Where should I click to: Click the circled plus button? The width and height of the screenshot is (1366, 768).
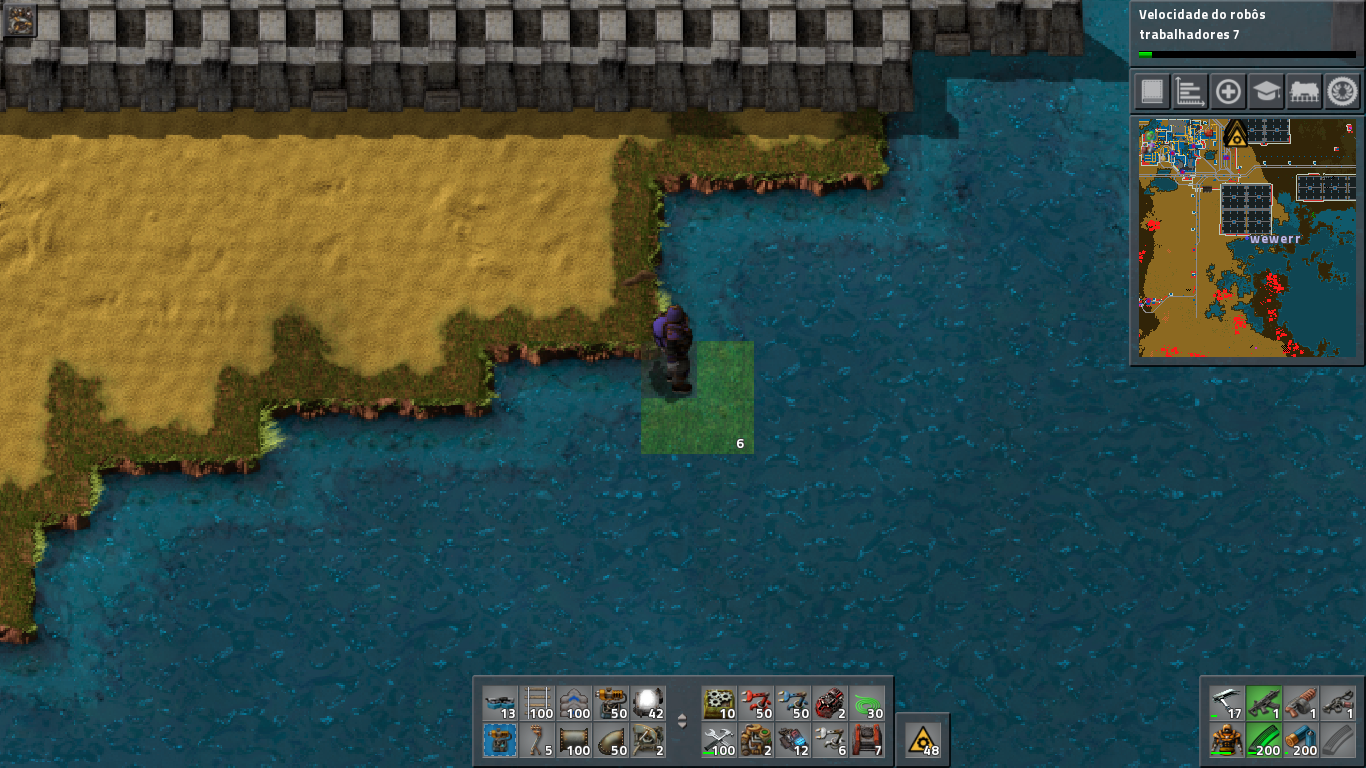pos(1228,92)
